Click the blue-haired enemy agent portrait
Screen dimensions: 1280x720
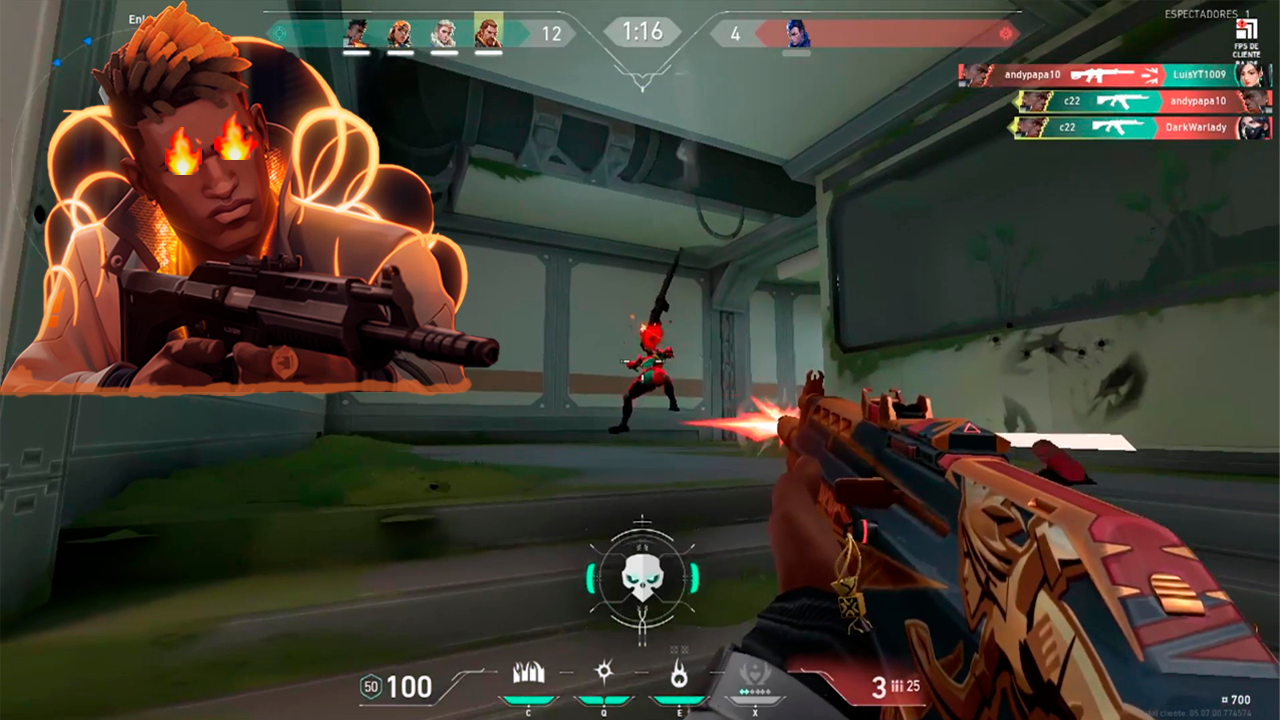click(x=796, y=34)
